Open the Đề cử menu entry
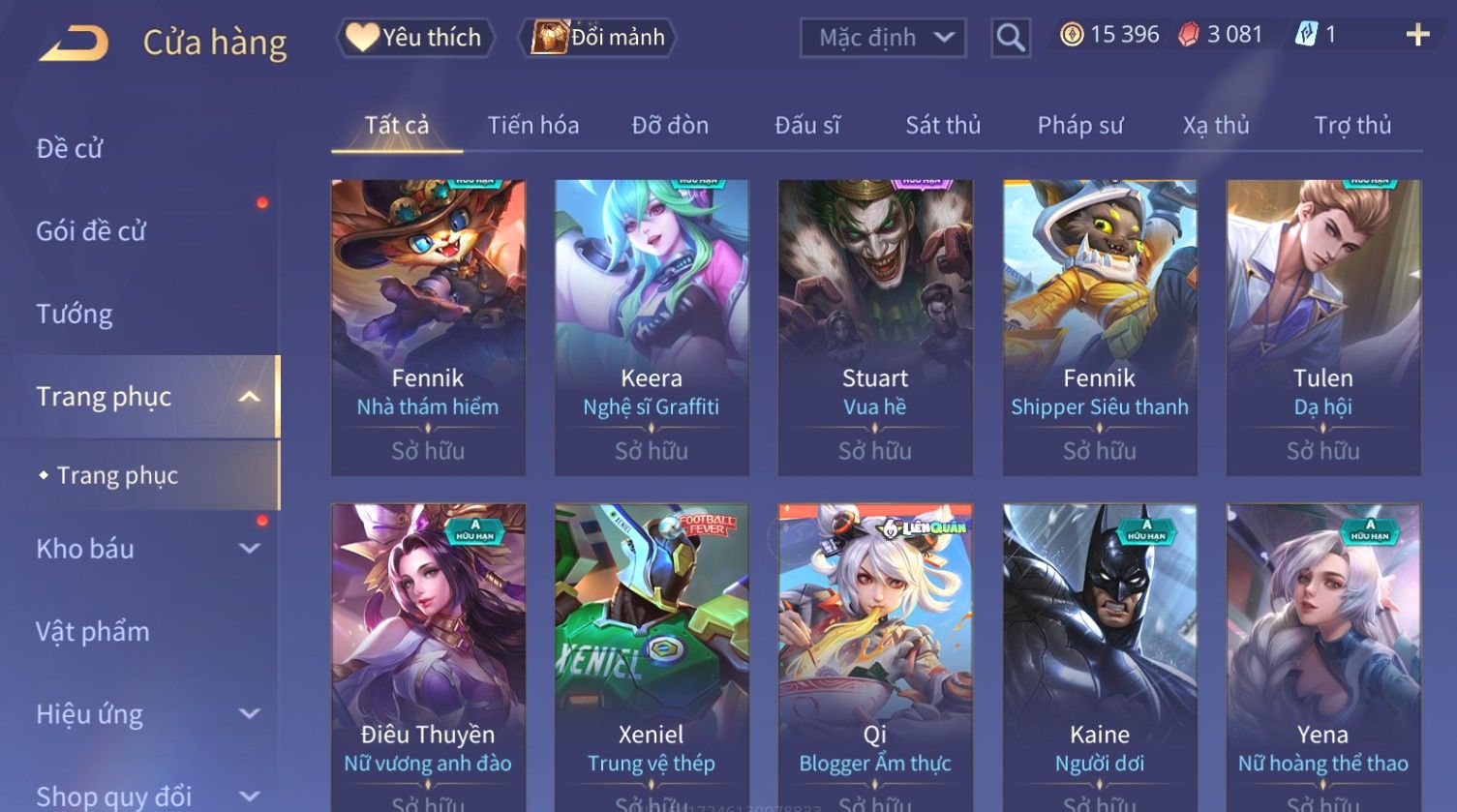The image size is (1457, 812). [70, 148]
